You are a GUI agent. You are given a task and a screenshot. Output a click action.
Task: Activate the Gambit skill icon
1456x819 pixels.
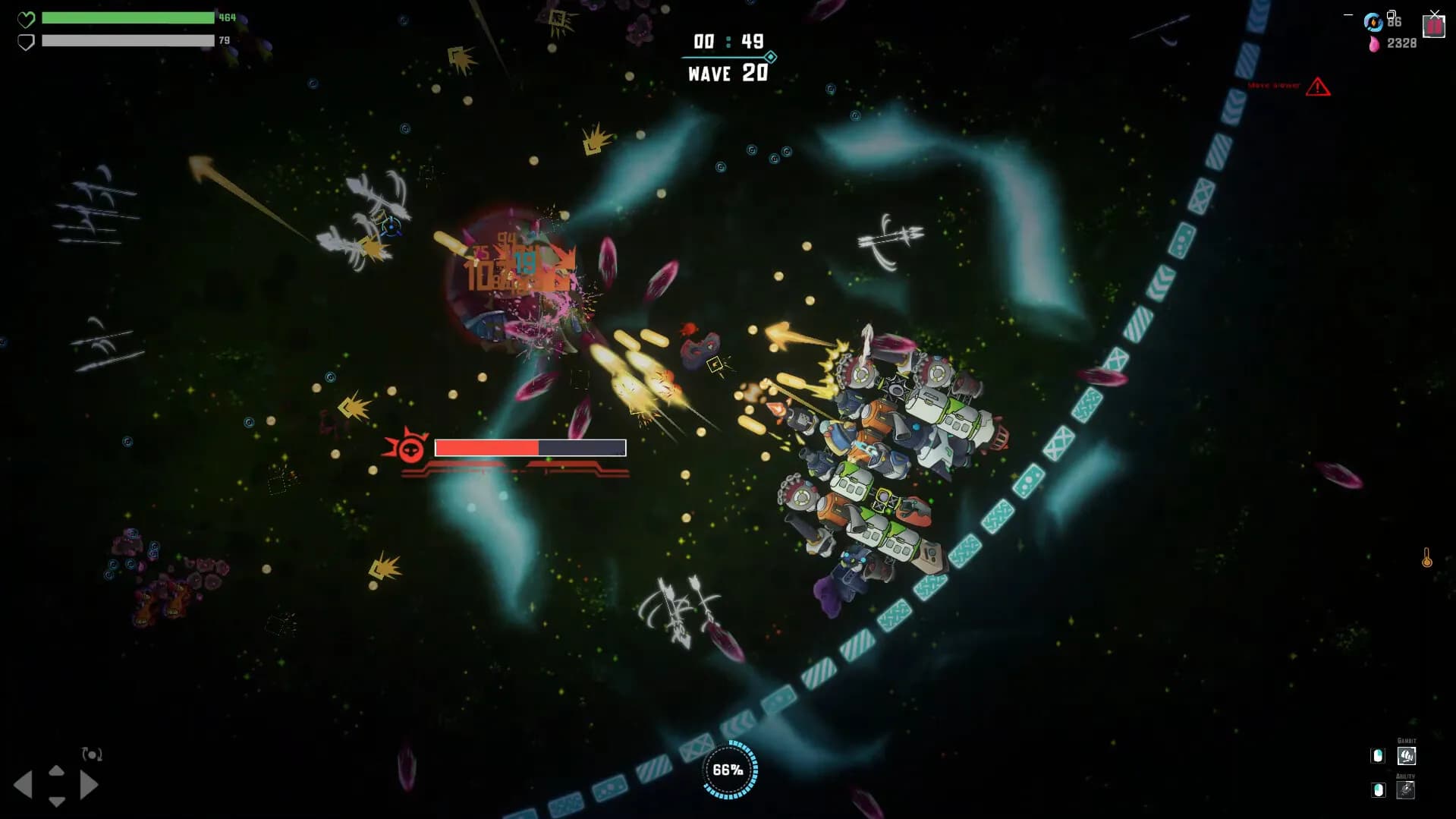coord(1406,756)
